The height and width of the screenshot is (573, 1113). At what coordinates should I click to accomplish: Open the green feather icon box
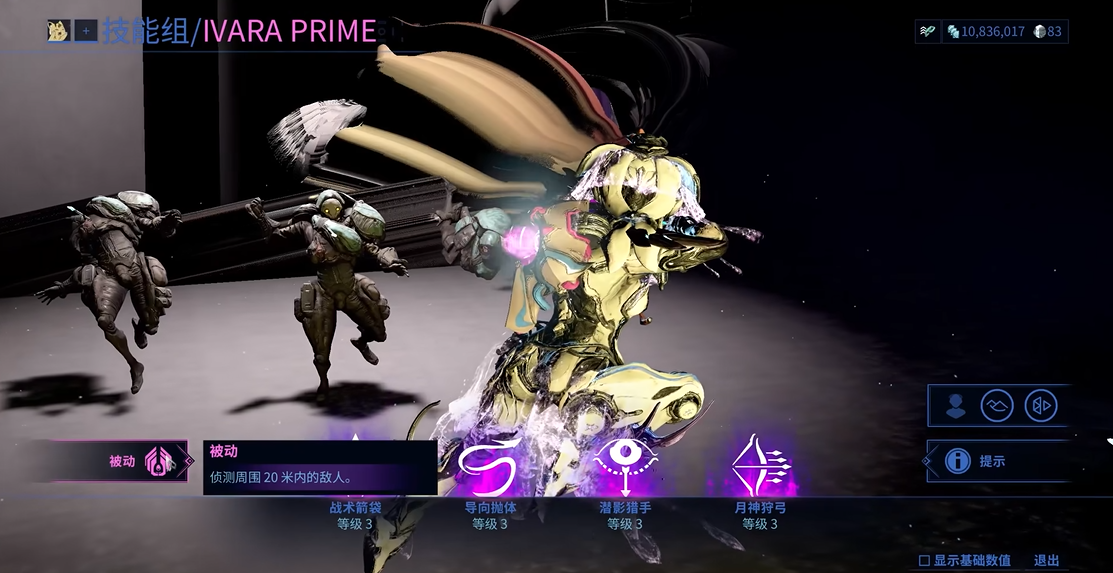pyautogui.click(x=928, y=31)
